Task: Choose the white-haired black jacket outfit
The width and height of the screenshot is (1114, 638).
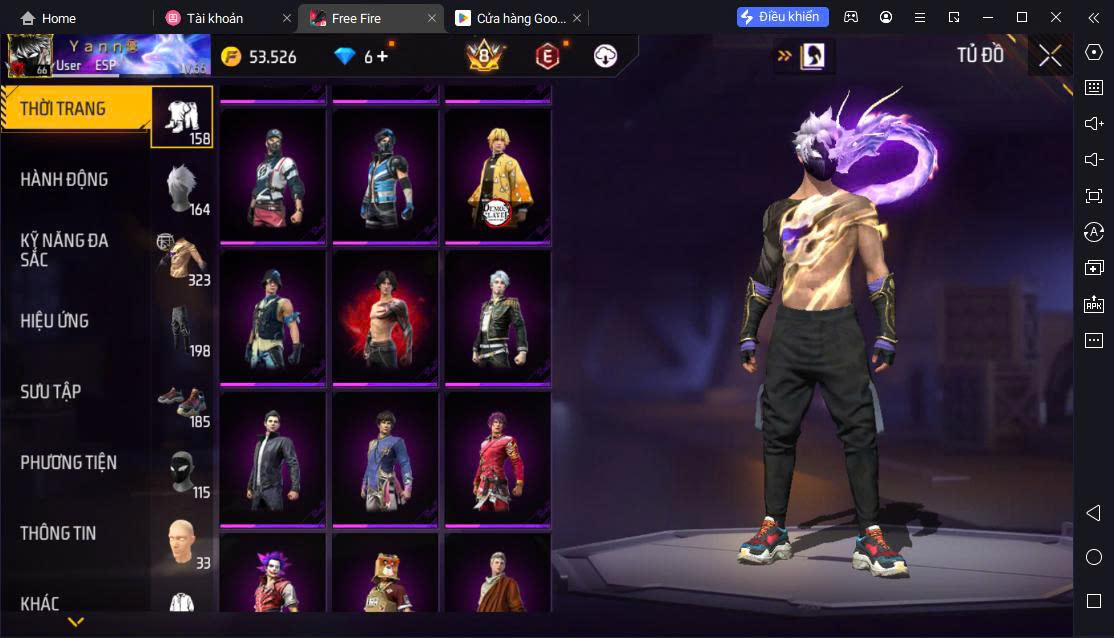Action: pyautogui.click(x=497, y=317)
